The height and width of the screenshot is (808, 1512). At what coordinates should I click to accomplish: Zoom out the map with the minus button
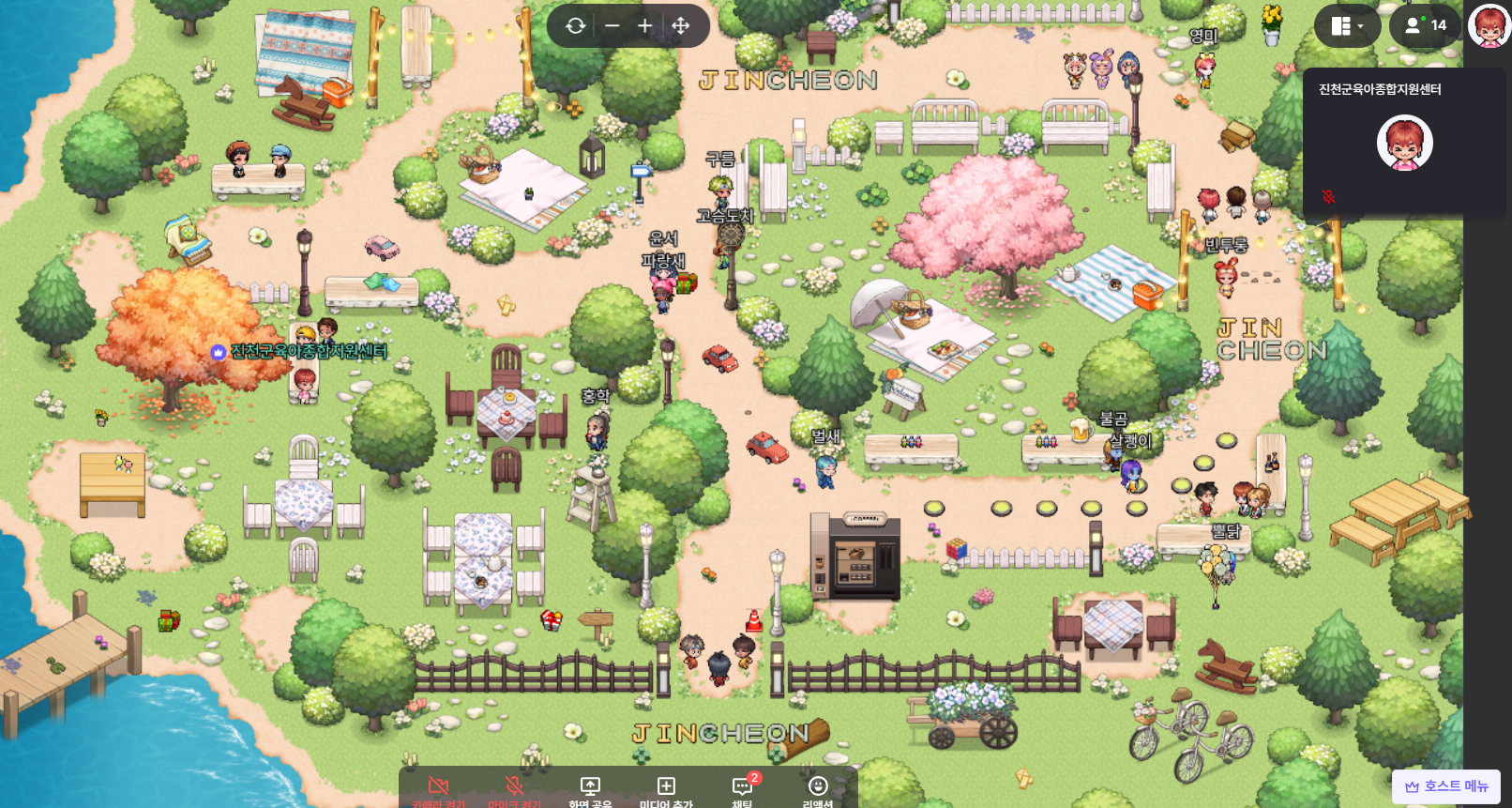[612, 26]
